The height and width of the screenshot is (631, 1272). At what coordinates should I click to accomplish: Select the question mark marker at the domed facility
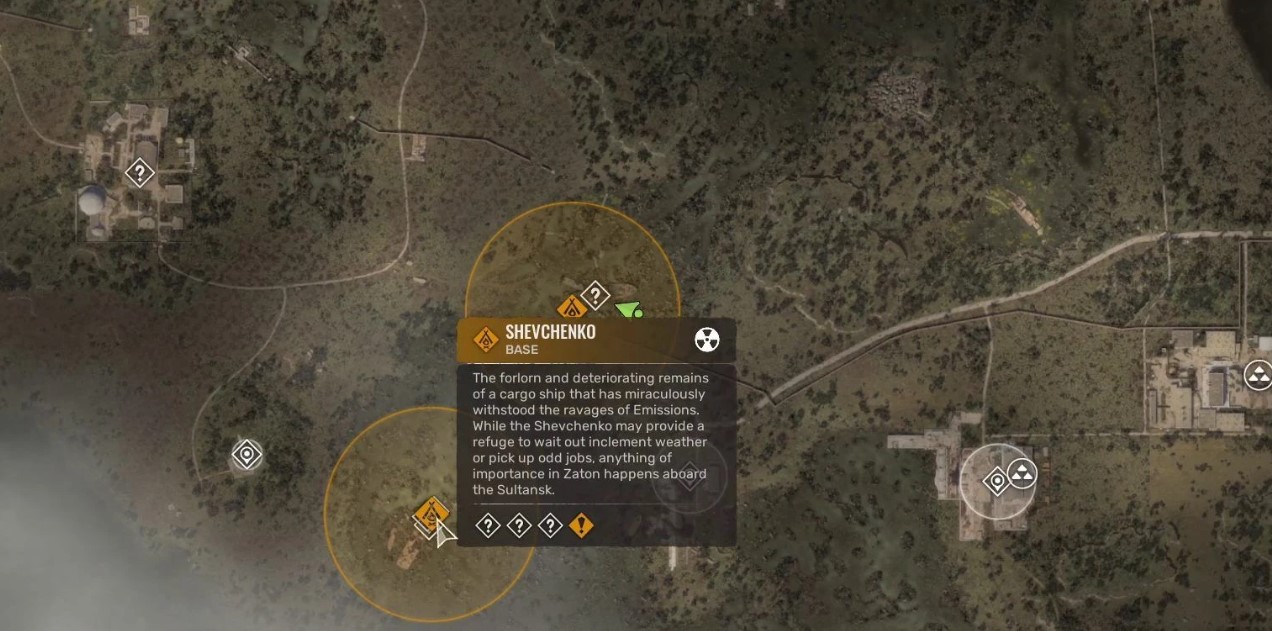139,173
